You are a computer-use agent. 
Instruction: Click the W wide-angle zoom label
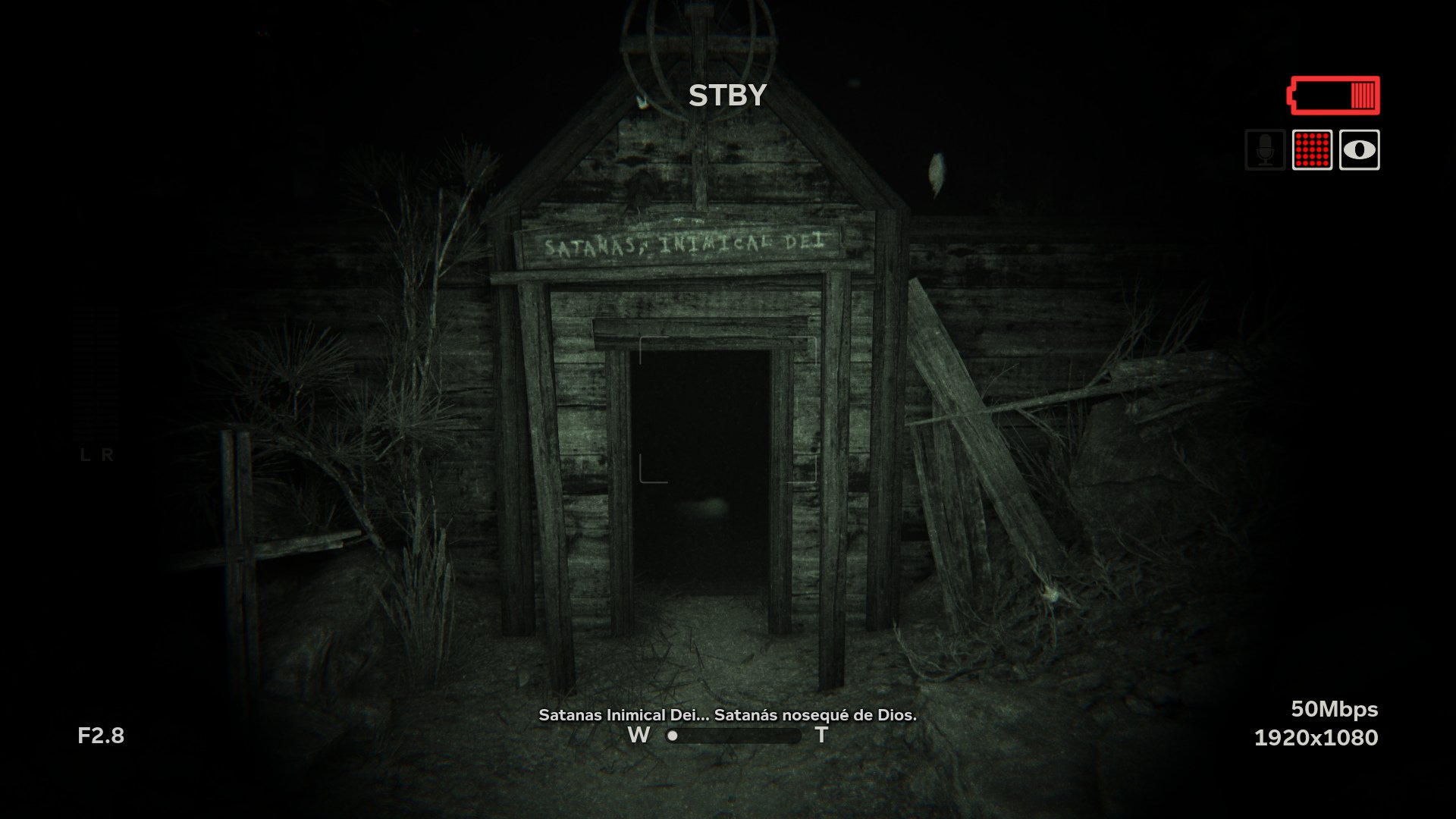coord(639,734)
